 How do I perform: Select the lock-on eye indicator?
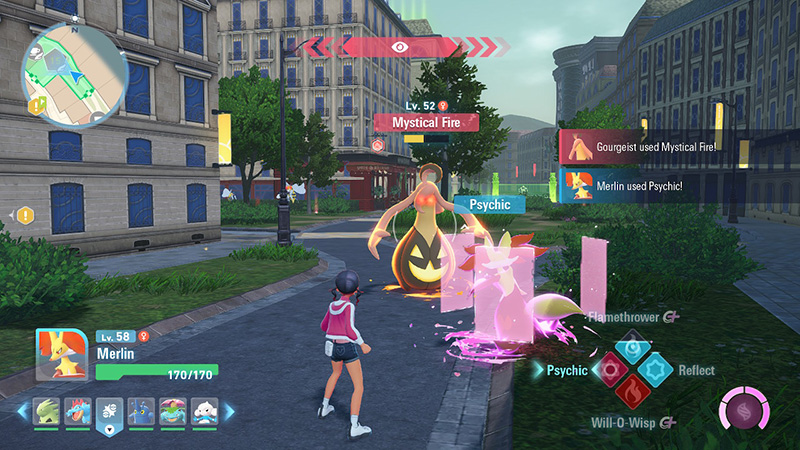pyautogui.click(x=400, y=46)
